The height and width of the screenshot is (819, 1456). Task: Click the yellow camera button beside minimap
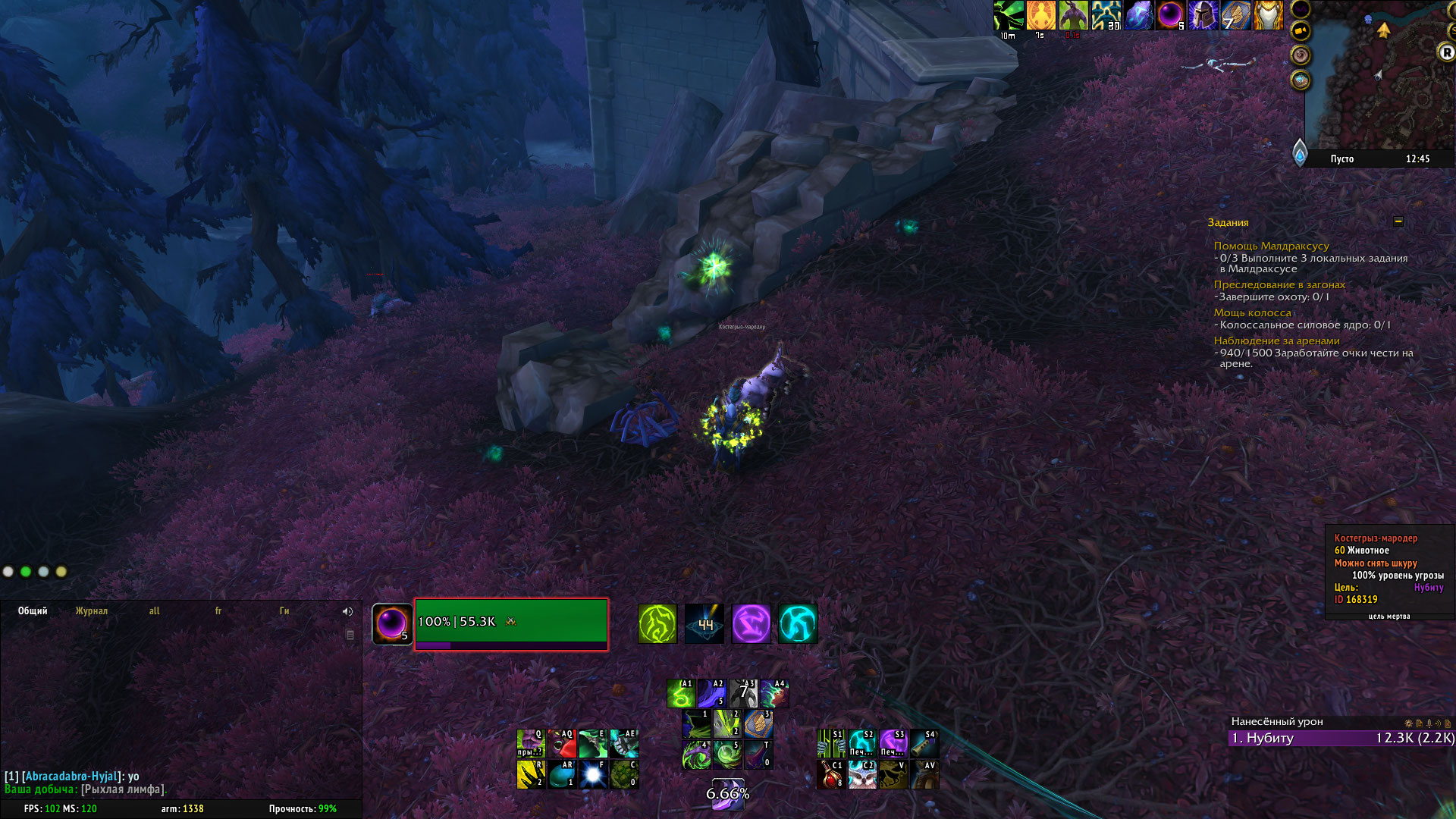pyautogui.click(x=1301, y=31)
